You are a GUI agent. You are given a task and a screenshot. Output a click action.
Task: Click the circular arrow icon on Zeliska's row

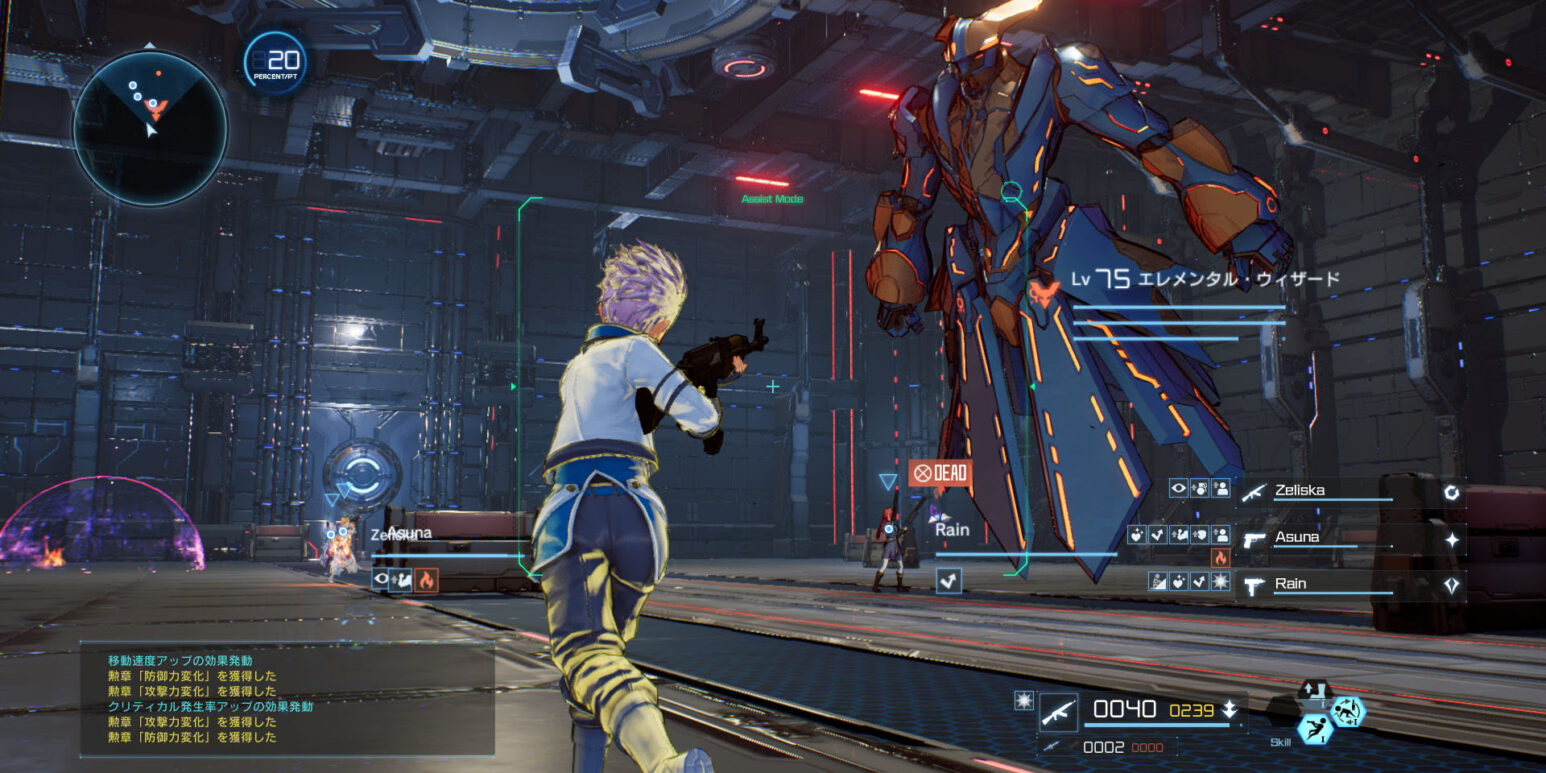click(x=1451, y=492)
